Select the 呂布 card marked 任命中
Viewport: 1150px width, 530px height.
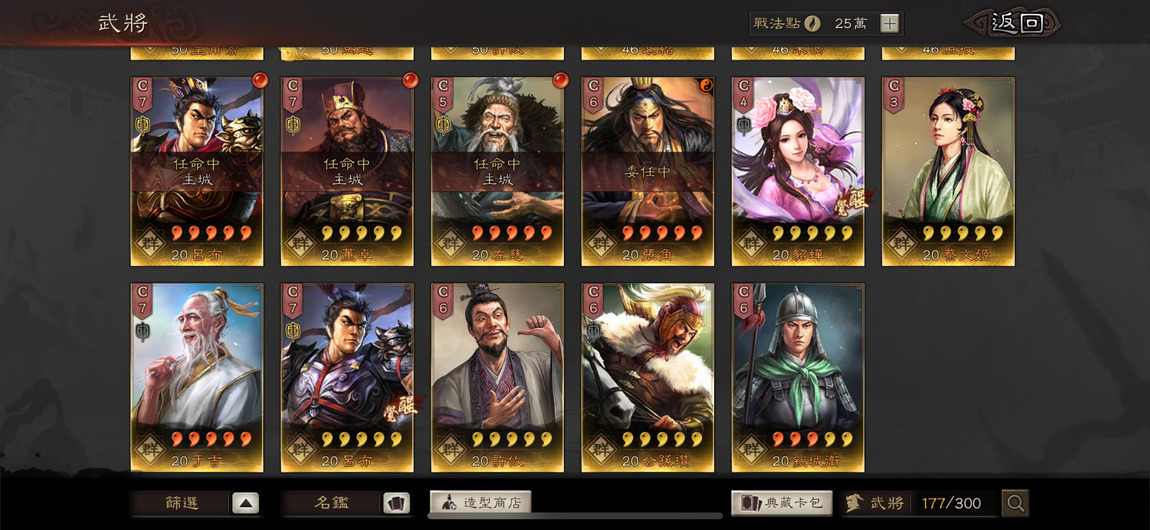click(197, 171)
